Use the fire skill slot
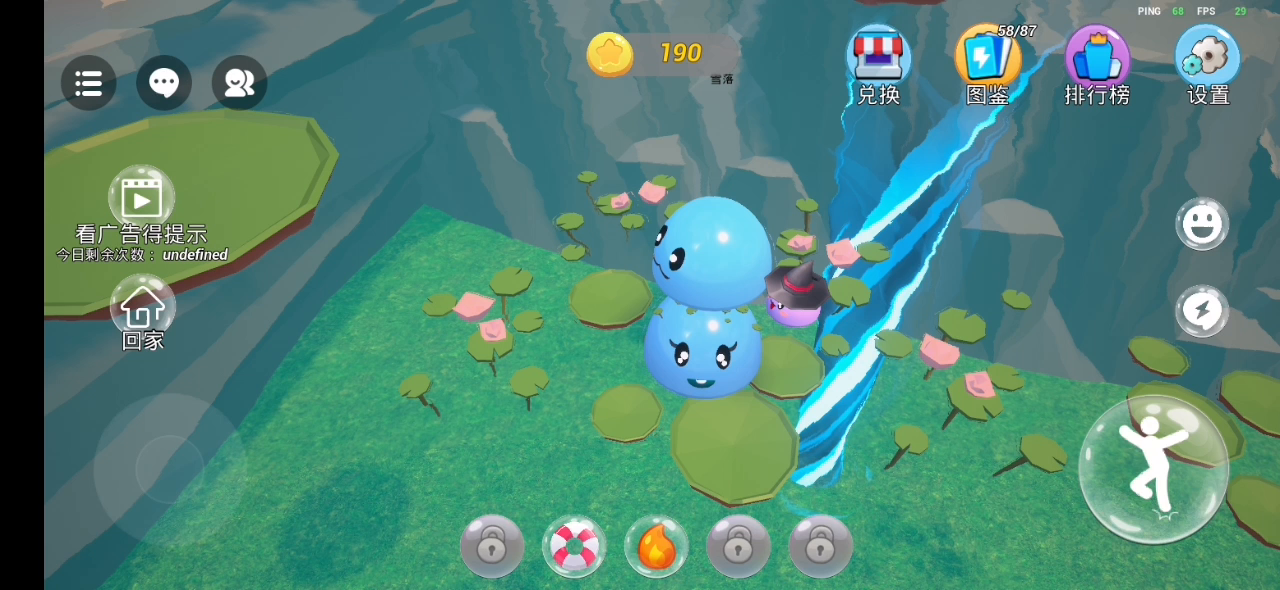Image resolution: width=1280 pixels, height=590 pixels. [656, 546]
